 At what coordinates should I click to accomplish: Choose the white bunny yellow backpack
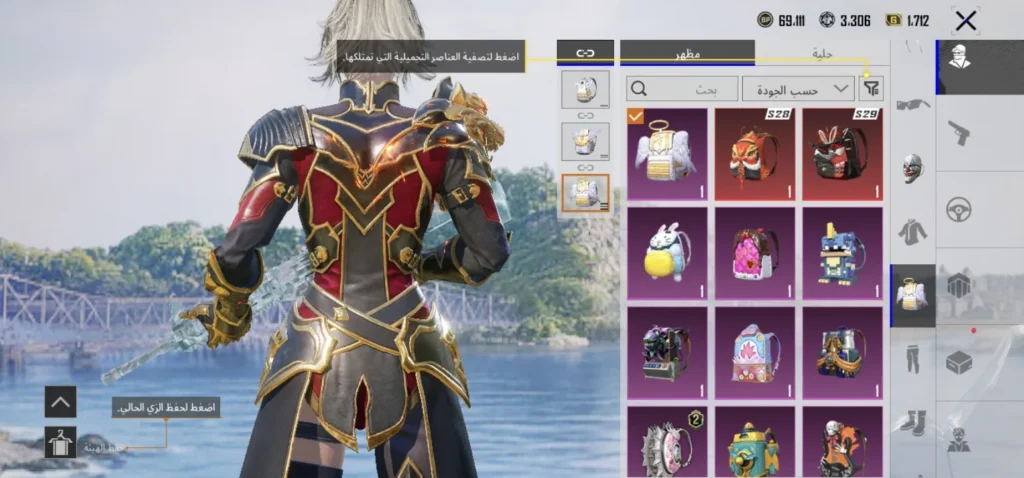(667, 252)
